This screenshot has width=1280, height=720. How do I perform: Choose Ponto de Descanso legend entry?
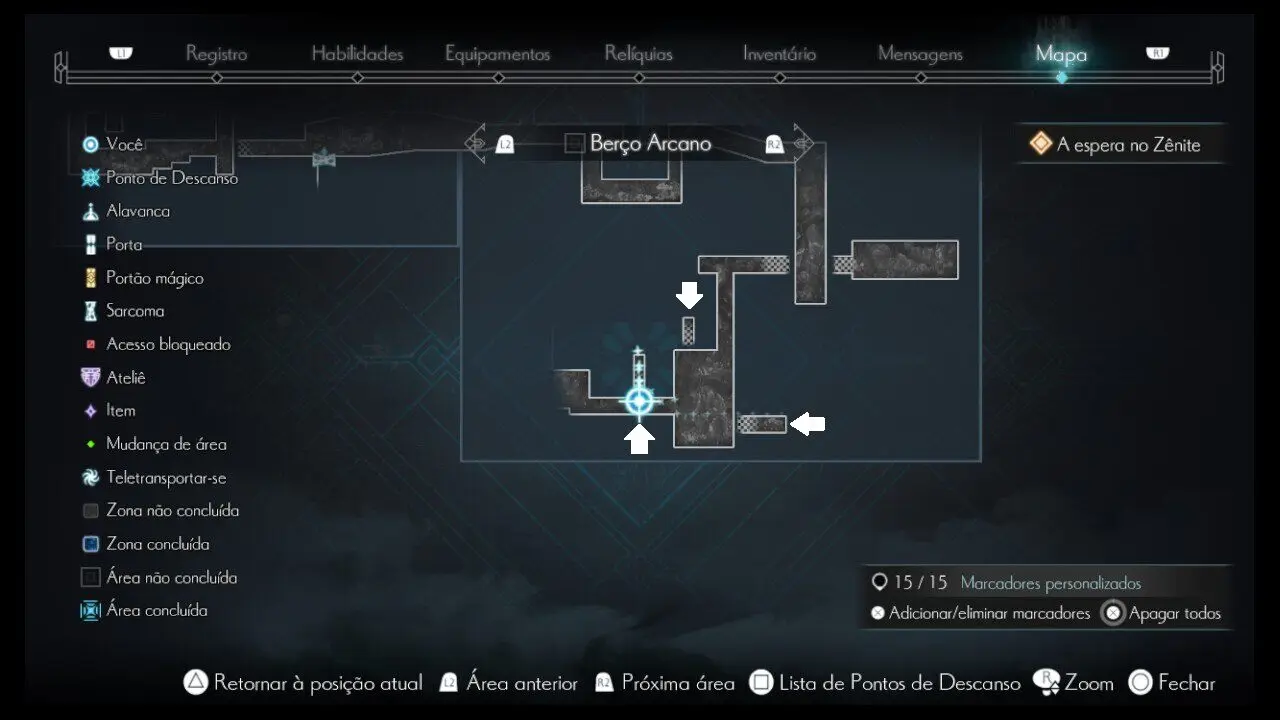click(171, 178)
